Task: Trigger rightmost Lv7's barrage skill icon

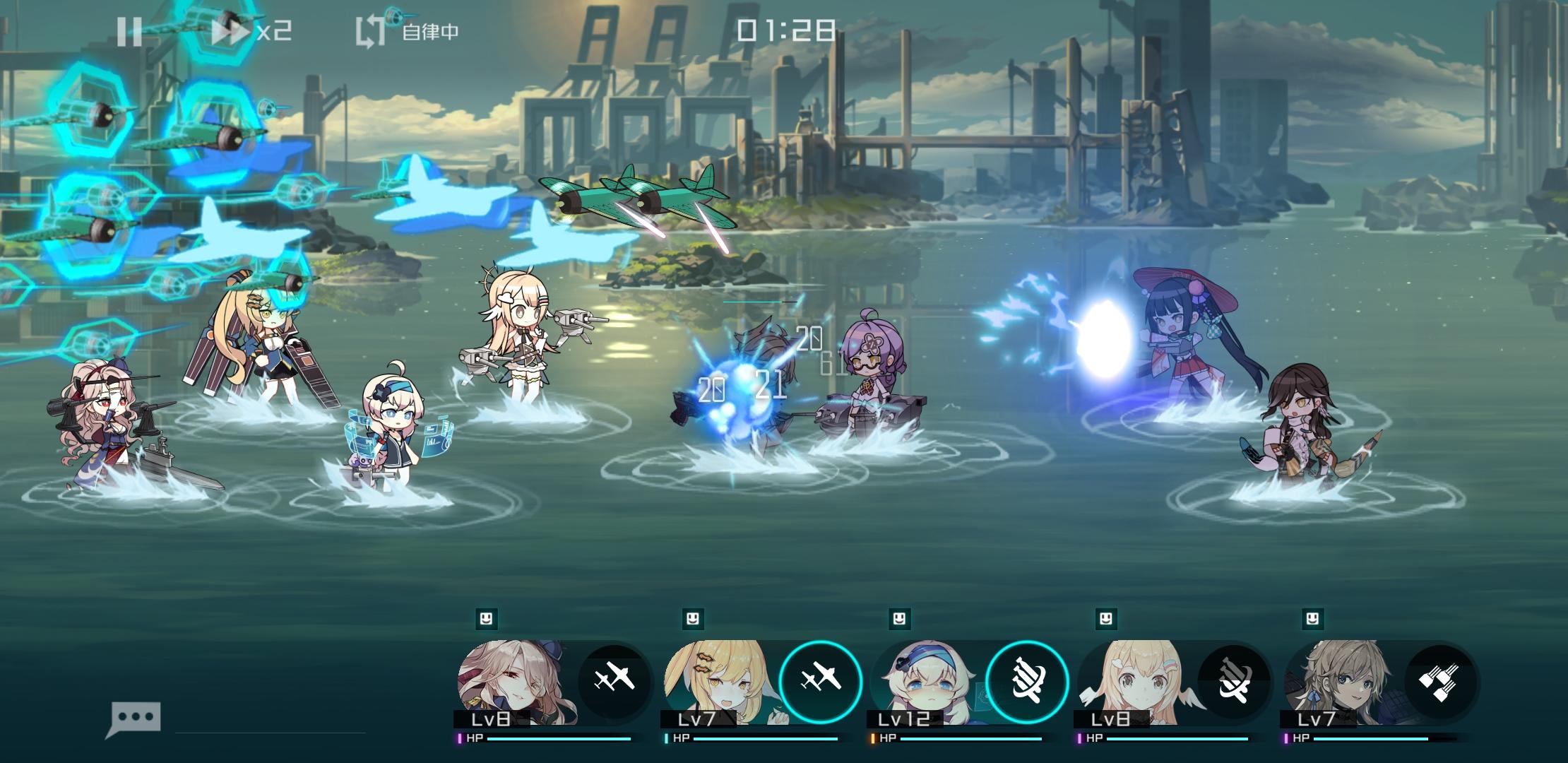Action: pyautogui.click(x=1441, y=680)
